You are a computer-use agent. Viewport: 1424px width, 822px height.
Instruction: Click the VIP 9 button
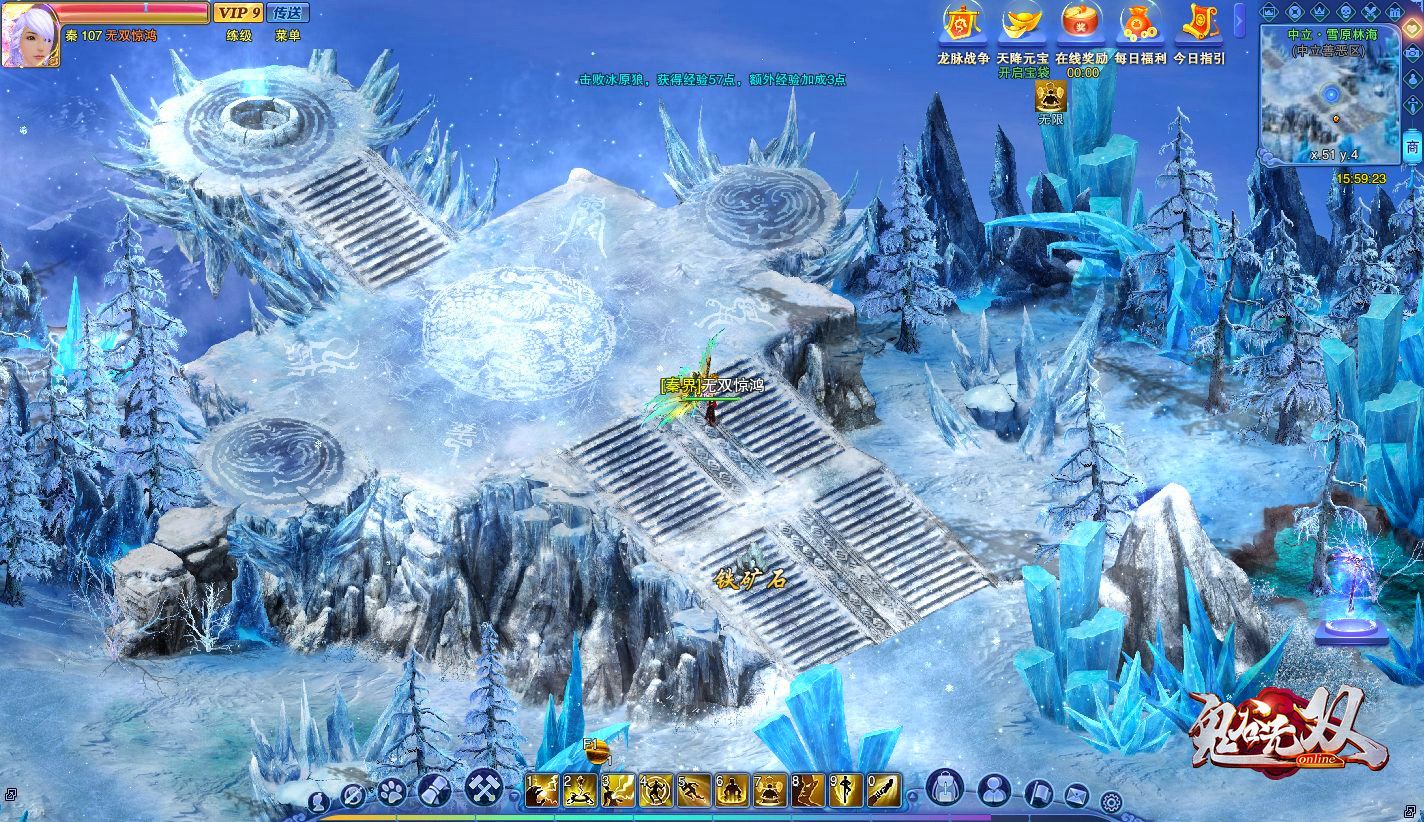click(x=238, y=13)
